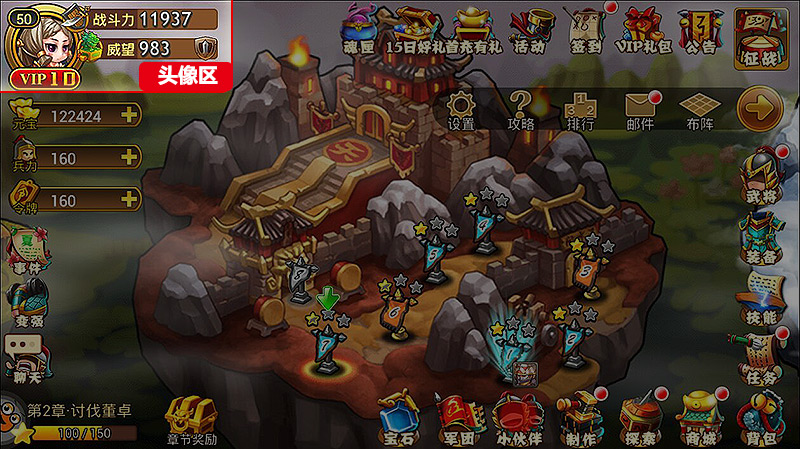Open the 活动 events menu
Viewport: 800px width, 449px height.
[529, 31]
